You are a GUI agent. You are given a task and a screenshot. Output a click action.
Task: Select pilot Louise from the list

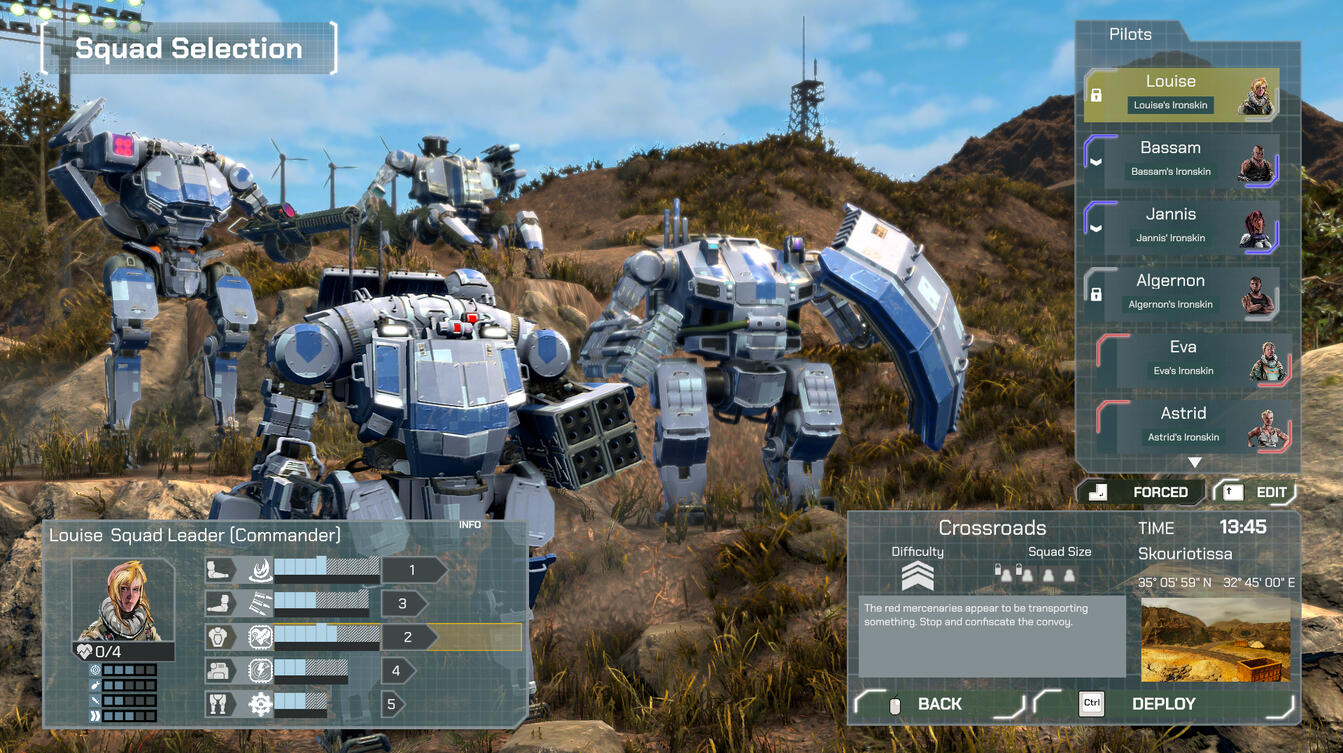(x=1181, y=94)
